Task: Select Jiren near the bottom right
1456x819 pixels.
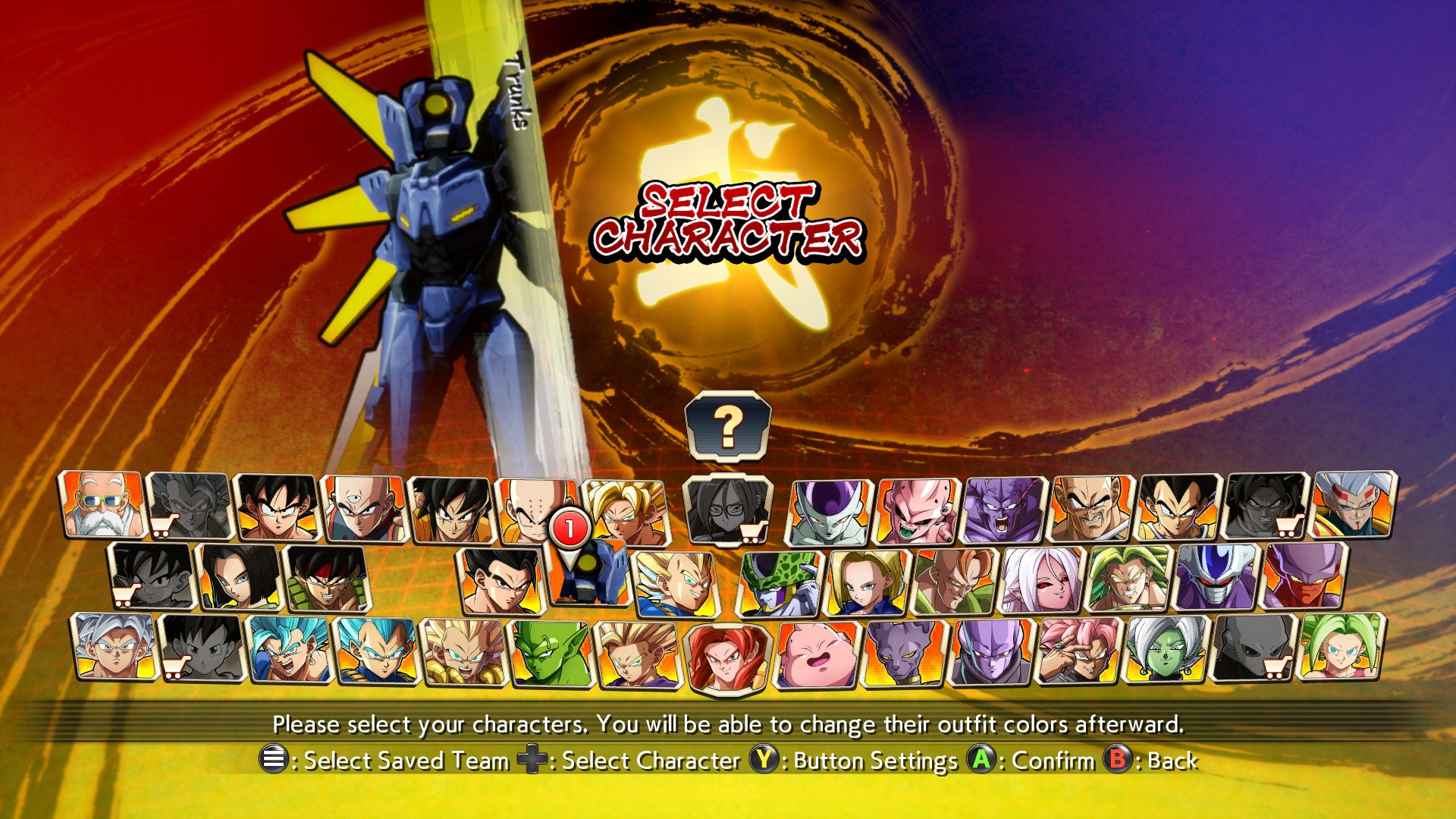Action: [1255, 654]
